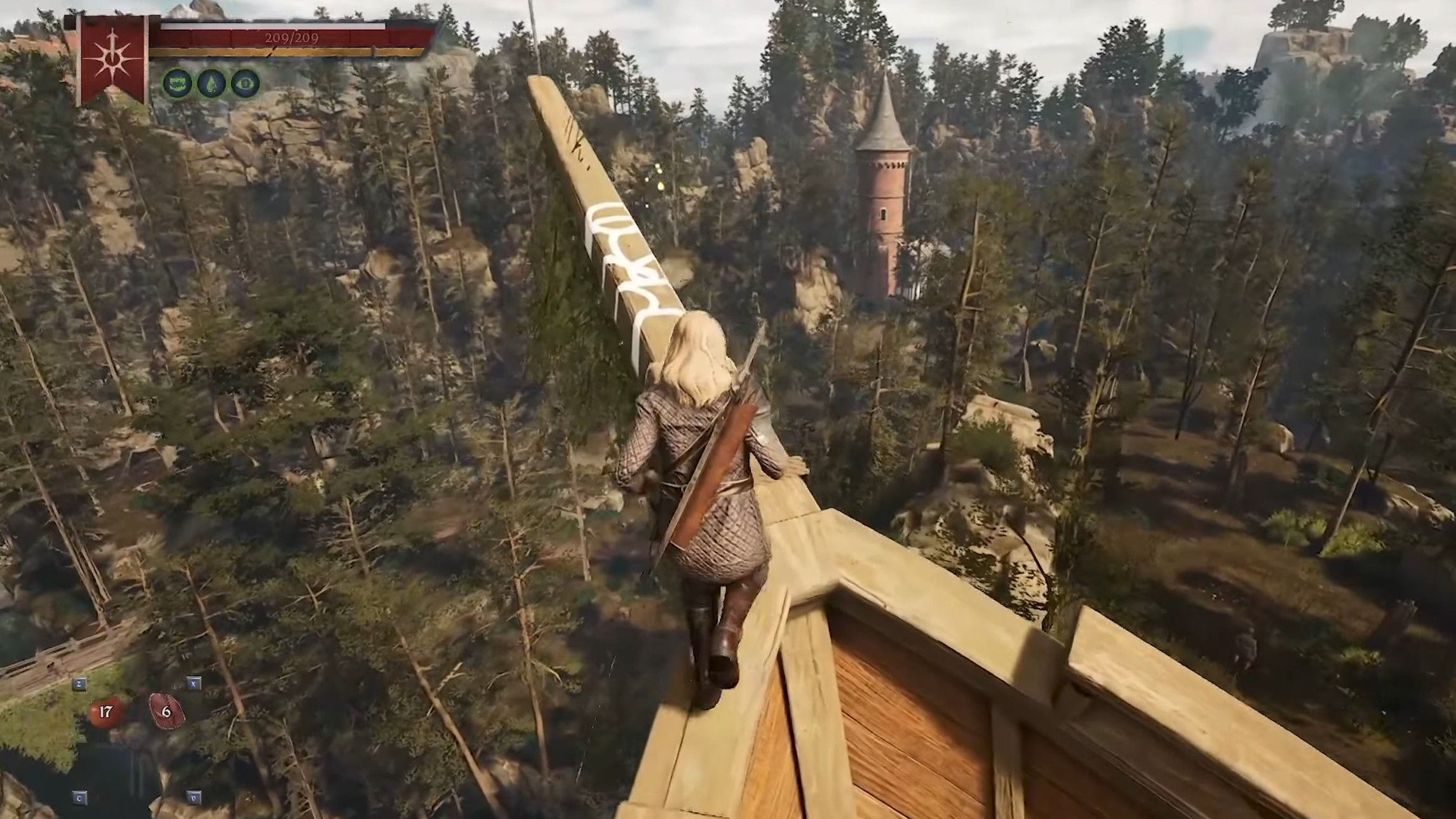Use the red apple quick slot item
This screenshot has height=819, width=1456.
click(105, 711)
